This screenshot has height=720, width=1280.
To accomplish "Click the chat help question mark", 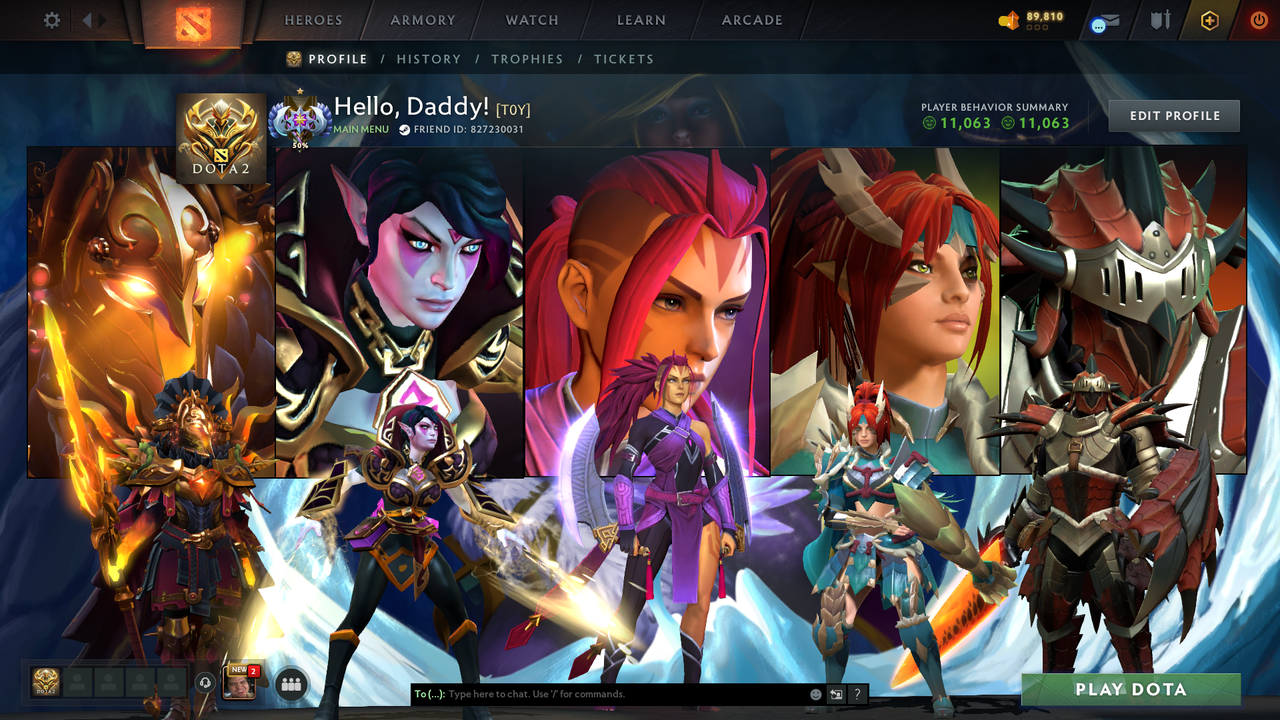I will click(x=857, y=693).
